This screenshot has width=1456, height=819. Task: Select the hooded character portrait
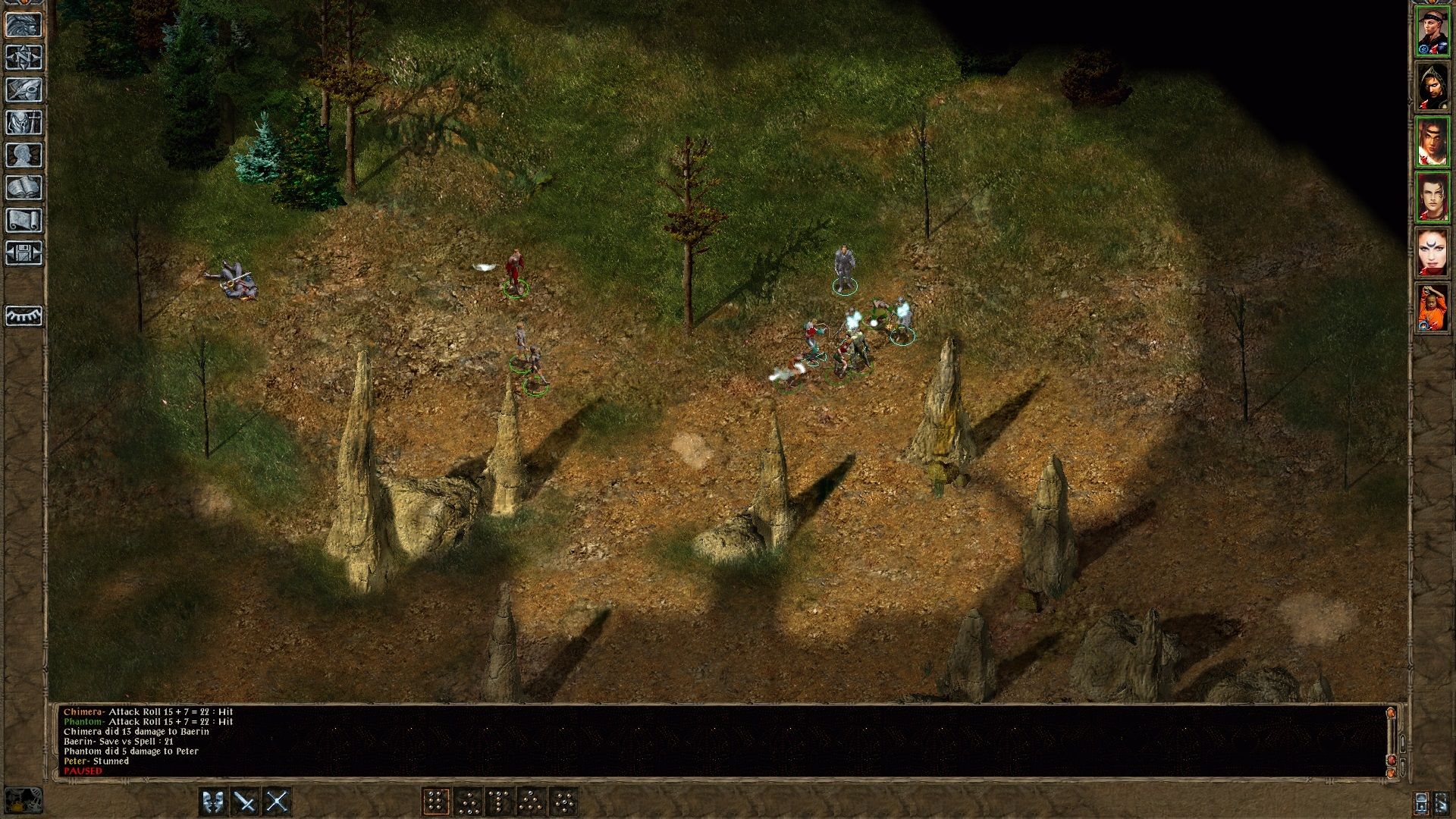1432,86
